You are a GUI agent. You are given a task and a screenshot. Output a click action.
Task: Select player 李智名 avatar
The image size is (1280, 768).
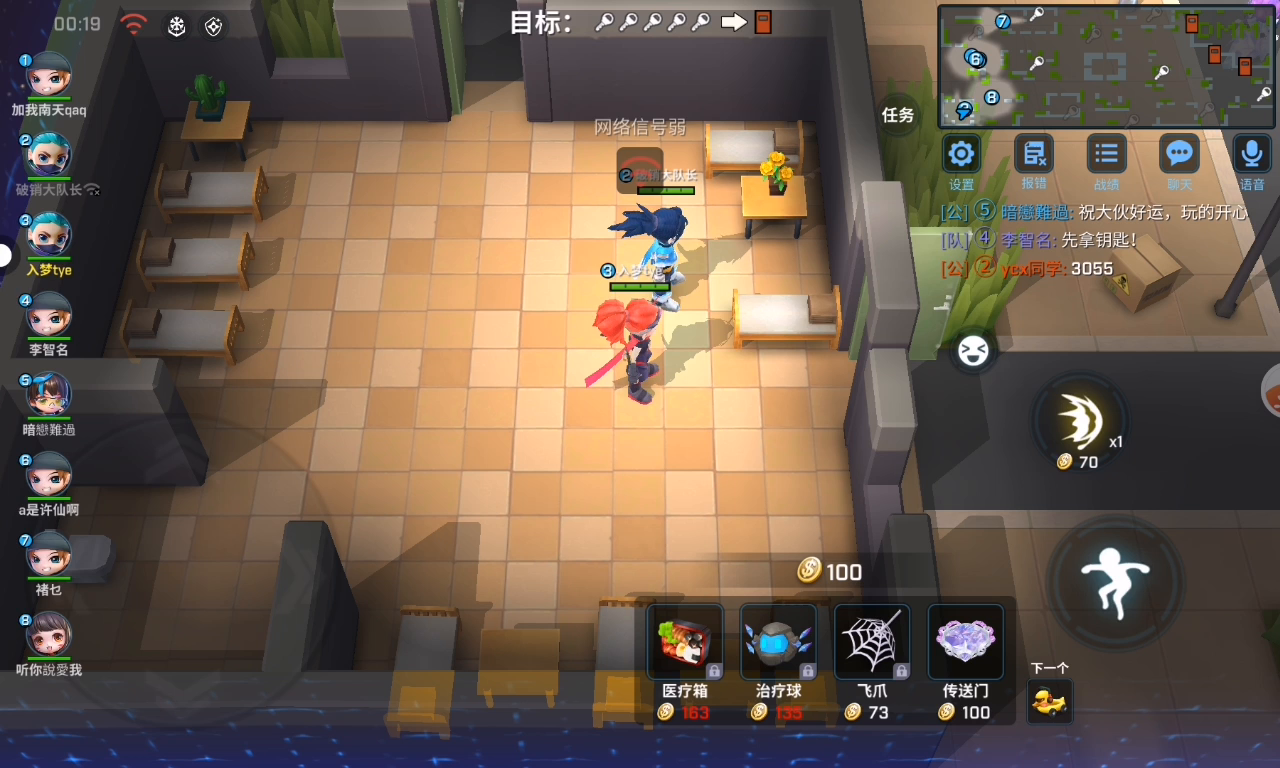48,315
